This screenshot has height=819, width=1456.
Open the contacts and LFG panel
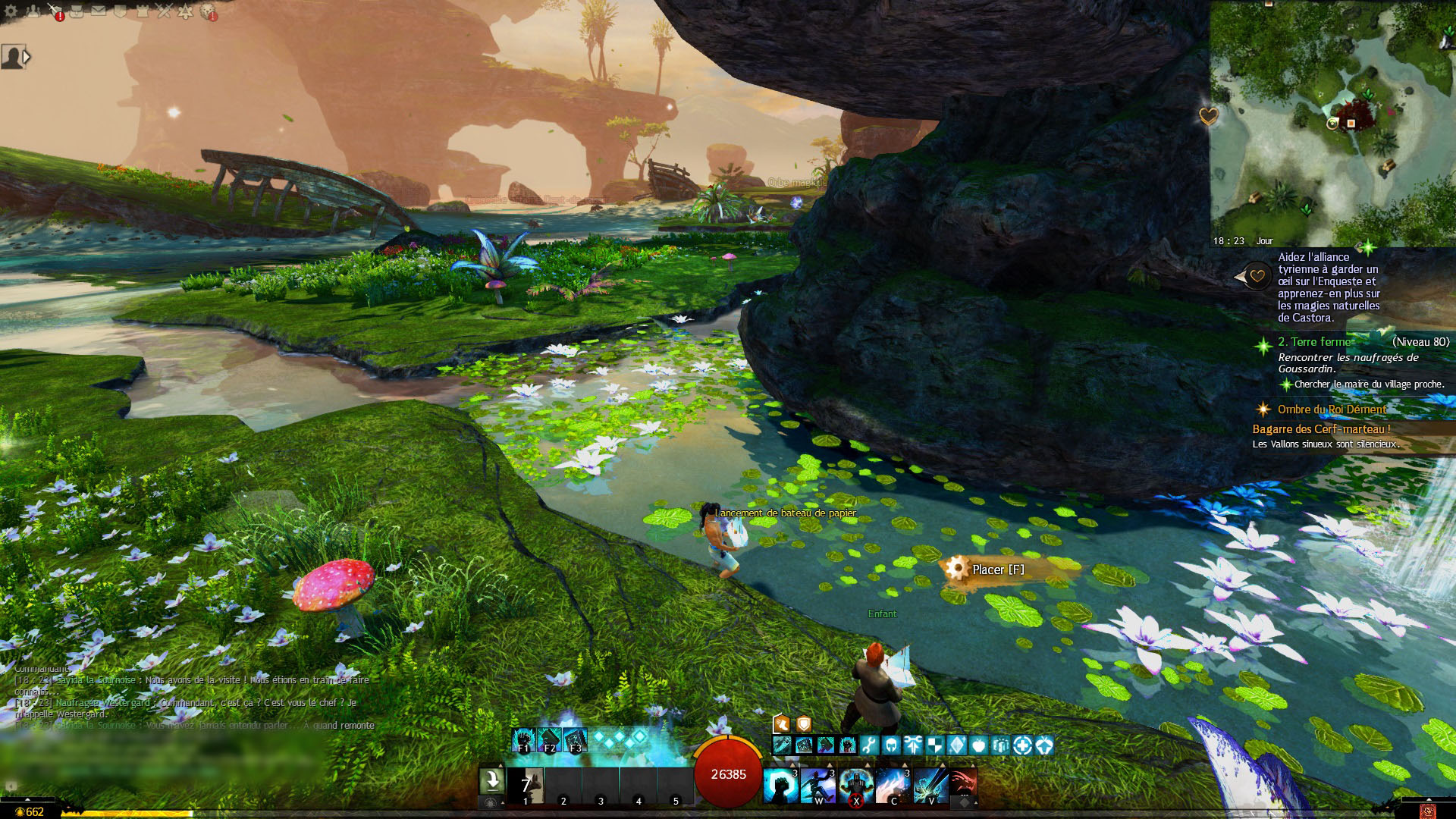[x=33, y=11]
